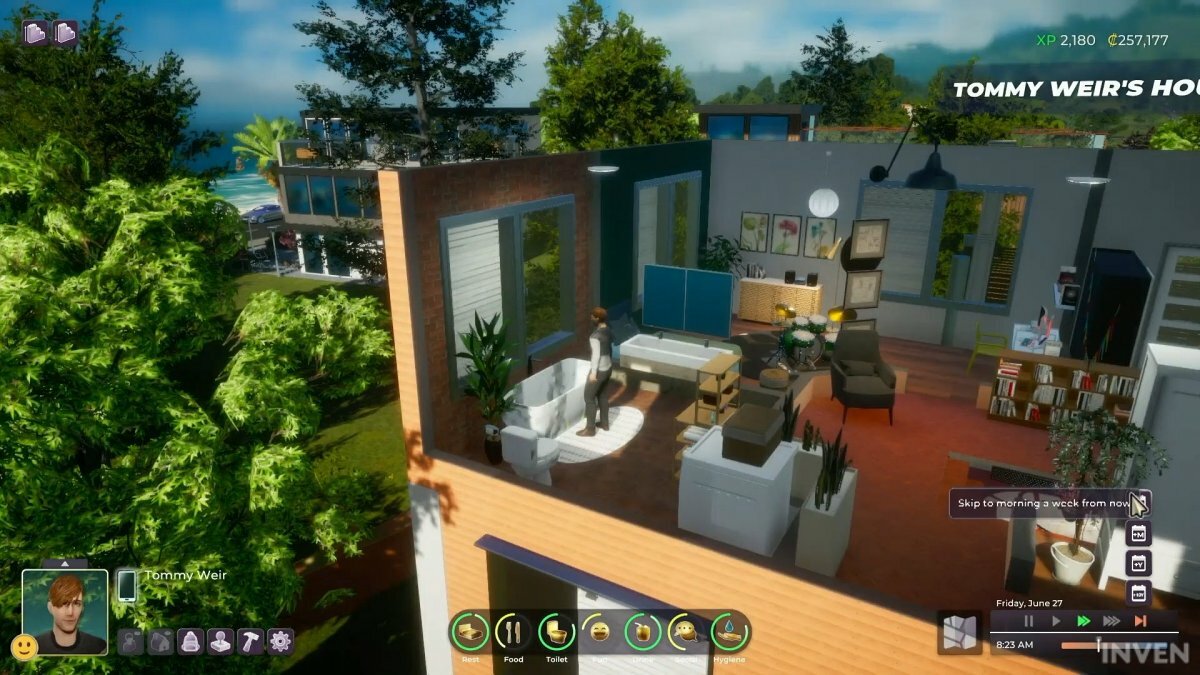Open Tommy Weir's smartphone
Image resolution: width=1200 pixels, height=675 pixels.
point(127,586)
